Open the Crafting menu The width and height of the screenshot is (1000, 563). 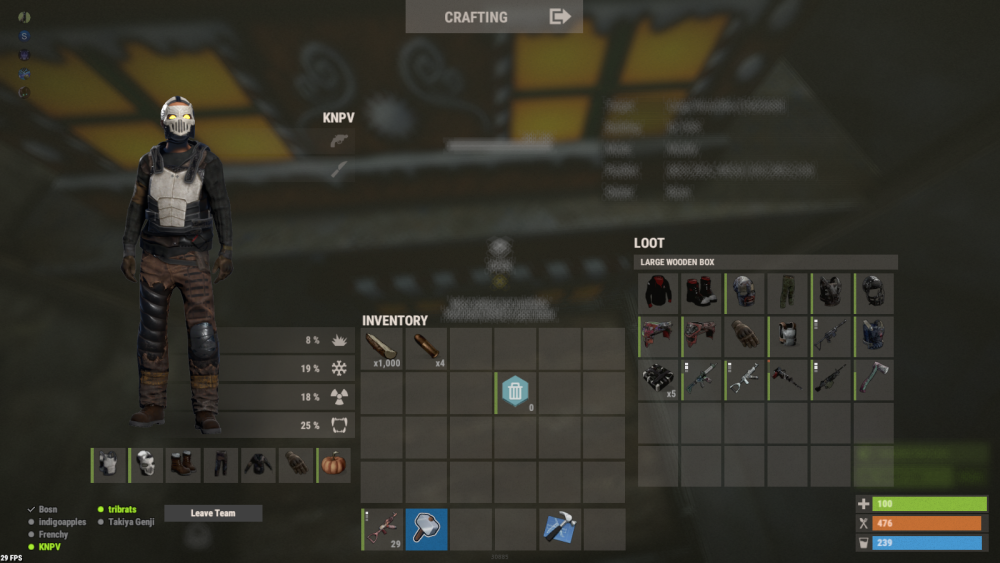point(494,17)
